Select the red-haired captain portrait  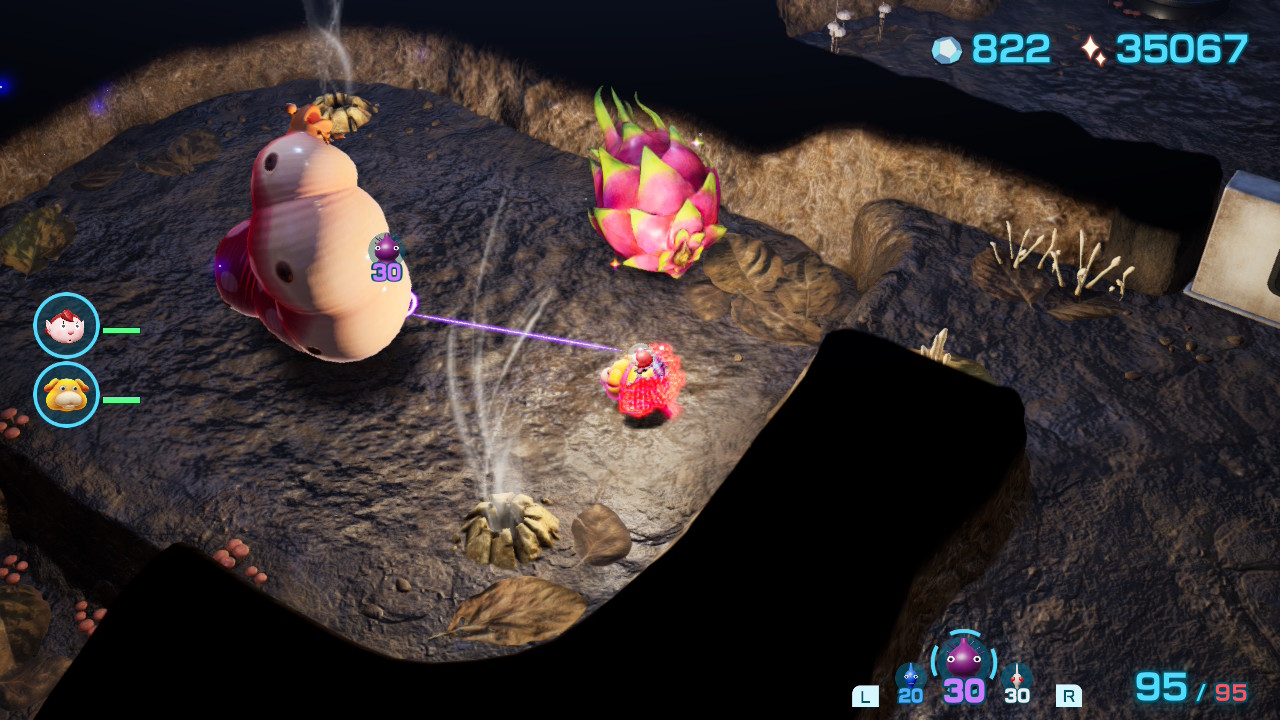(66, 325)
